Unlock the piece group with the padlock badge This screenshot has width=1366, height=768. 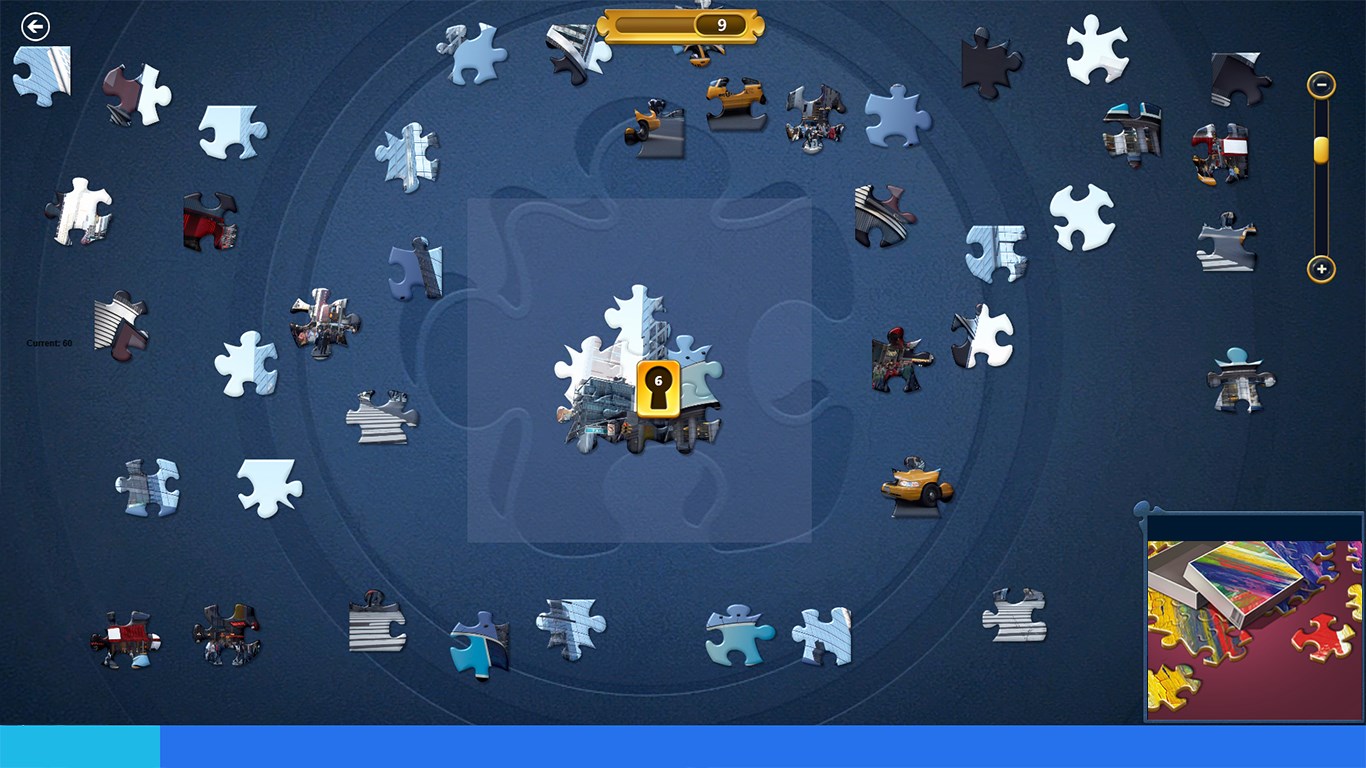pos(657,388)
